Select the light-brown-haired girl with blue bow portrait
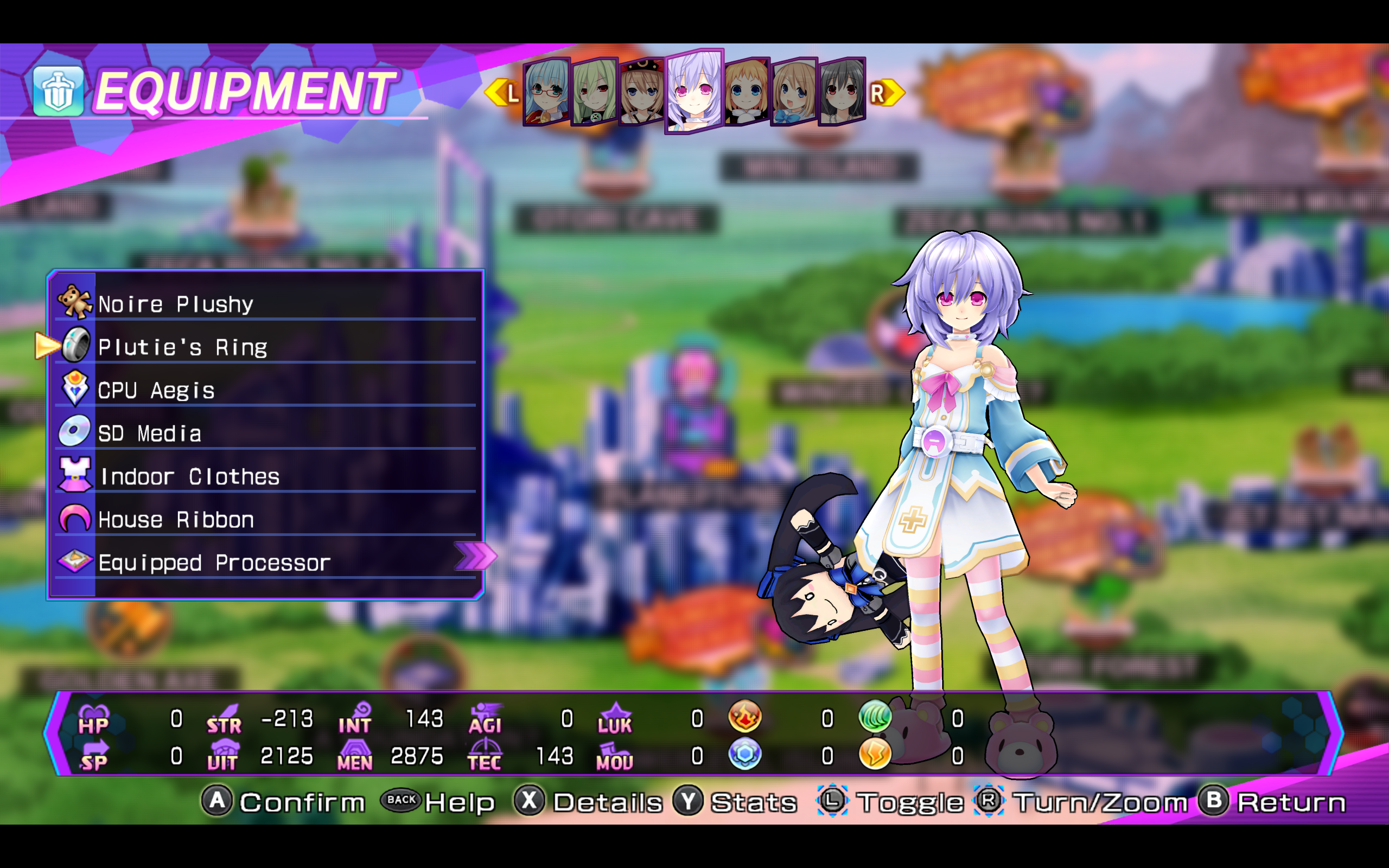The width and height of the screenshot is (1389, 868). click(794, 92)
